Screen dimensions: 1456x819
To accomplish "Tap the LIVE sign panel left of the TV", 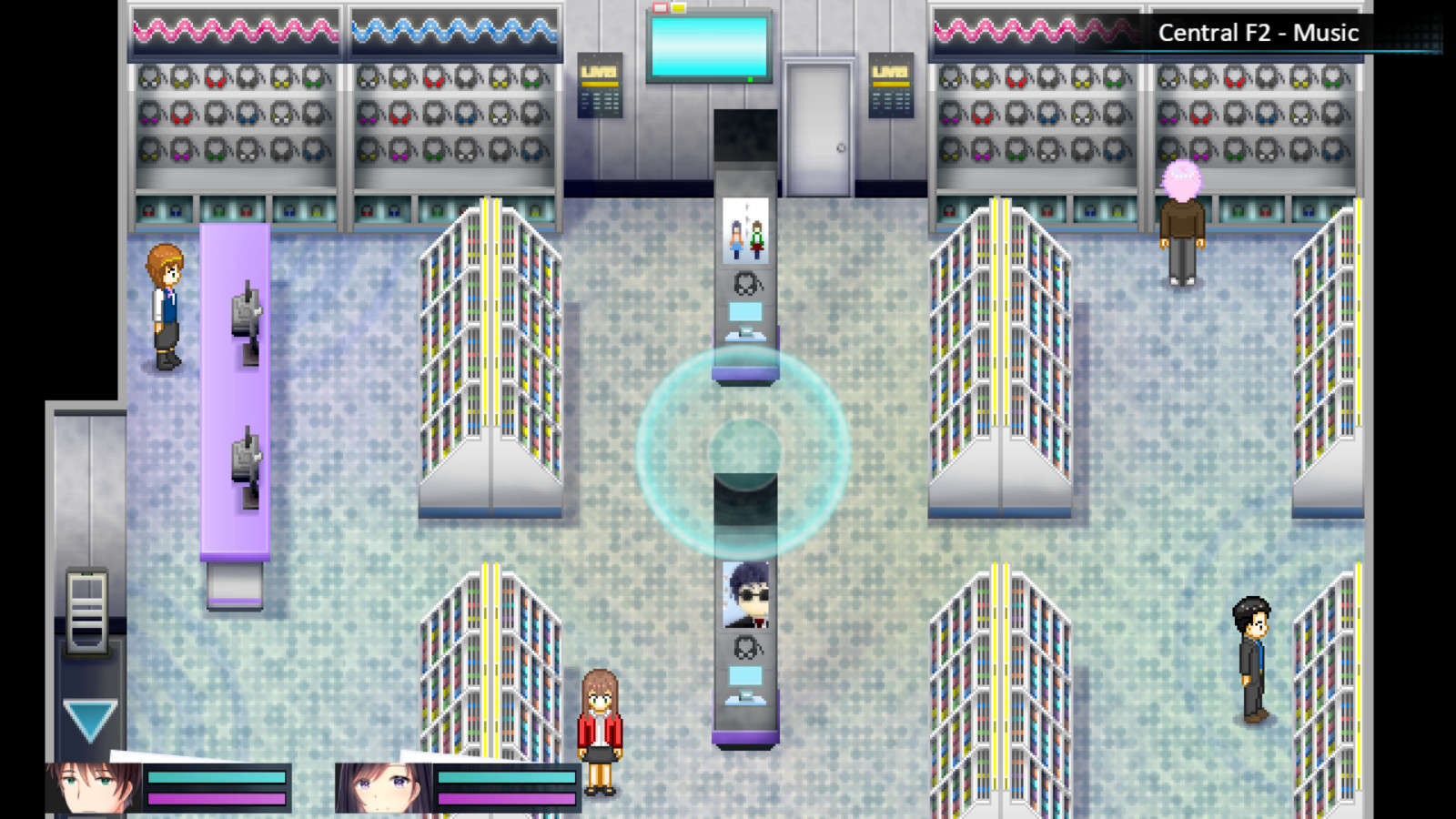I will coord(602,84).
